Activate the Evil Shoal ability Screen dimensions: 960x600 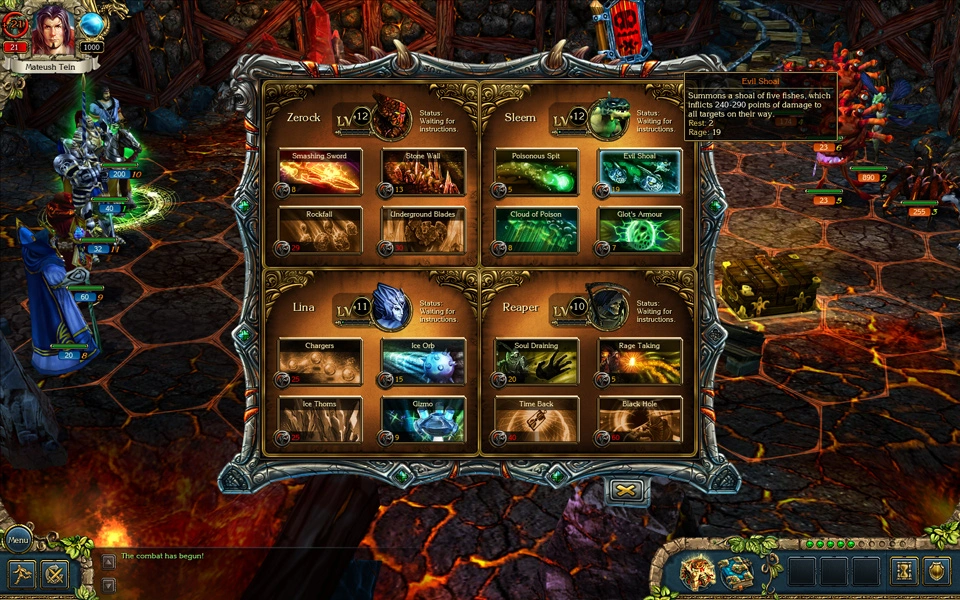[640, 172]
